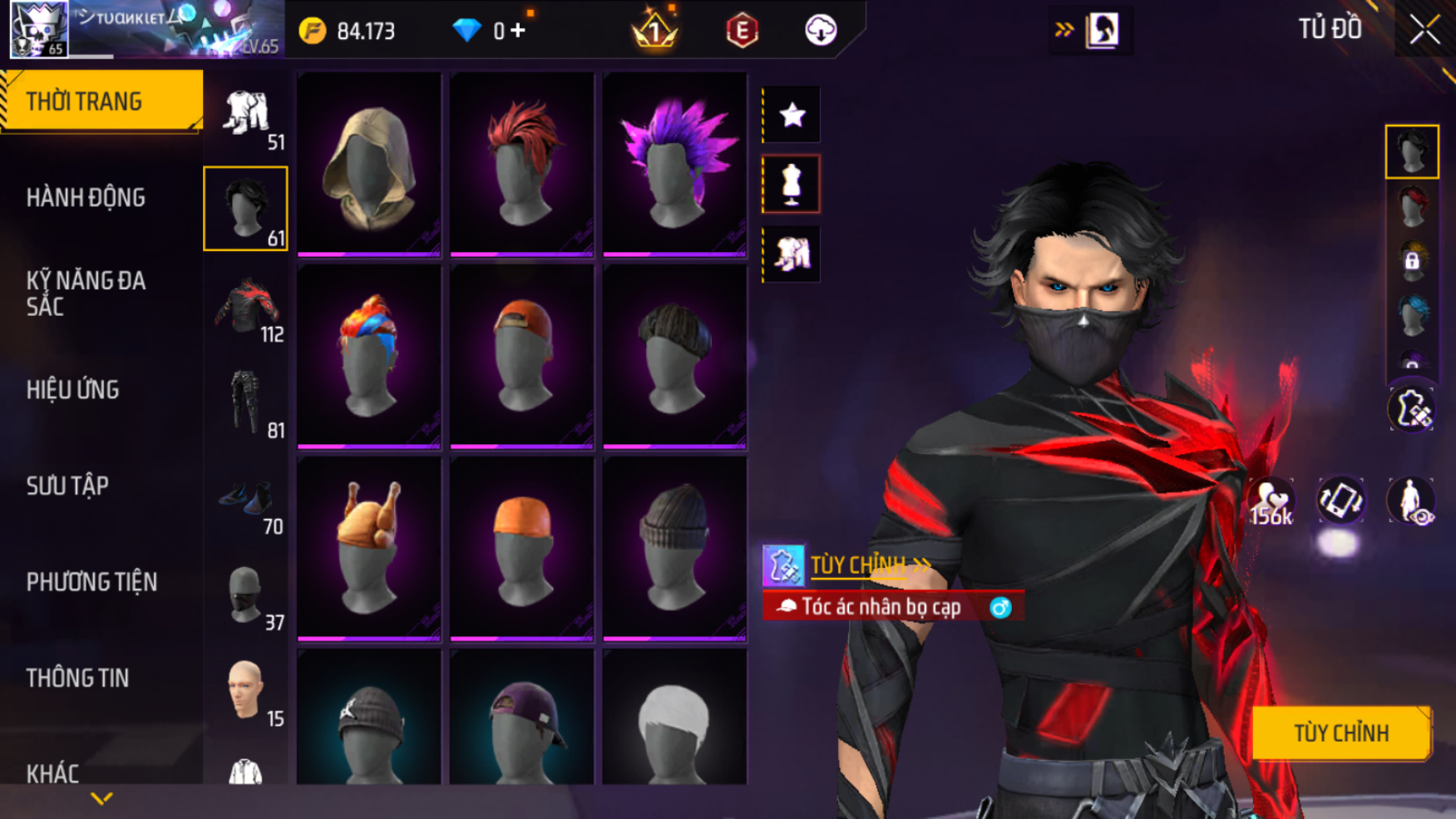The image size is (1456, 819).
Task: Open the player profile avatar
Action: pos(39,30)
